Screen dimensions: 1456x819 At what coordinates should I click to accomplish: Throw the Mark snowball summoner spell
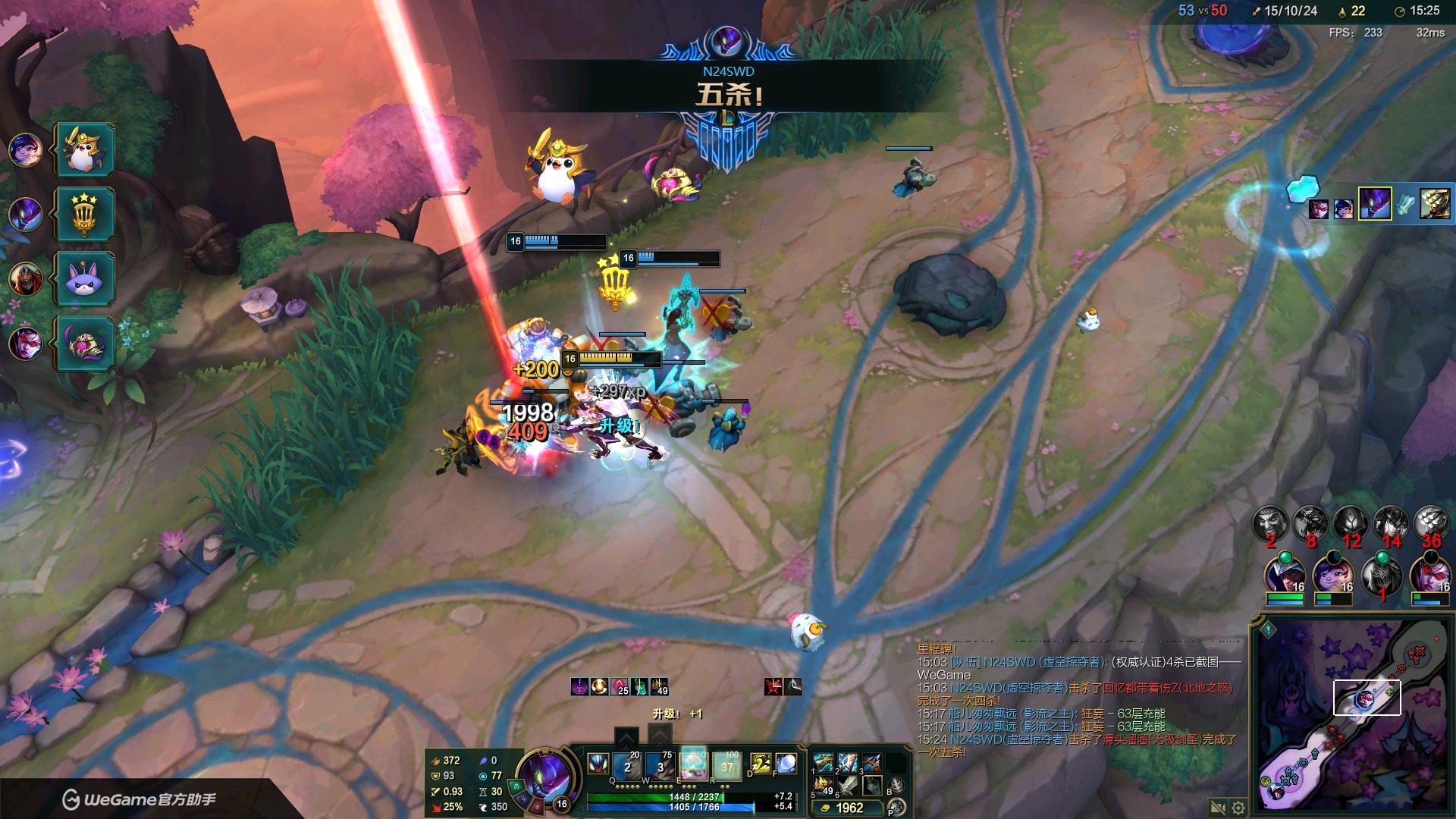(x=786, y=764)
